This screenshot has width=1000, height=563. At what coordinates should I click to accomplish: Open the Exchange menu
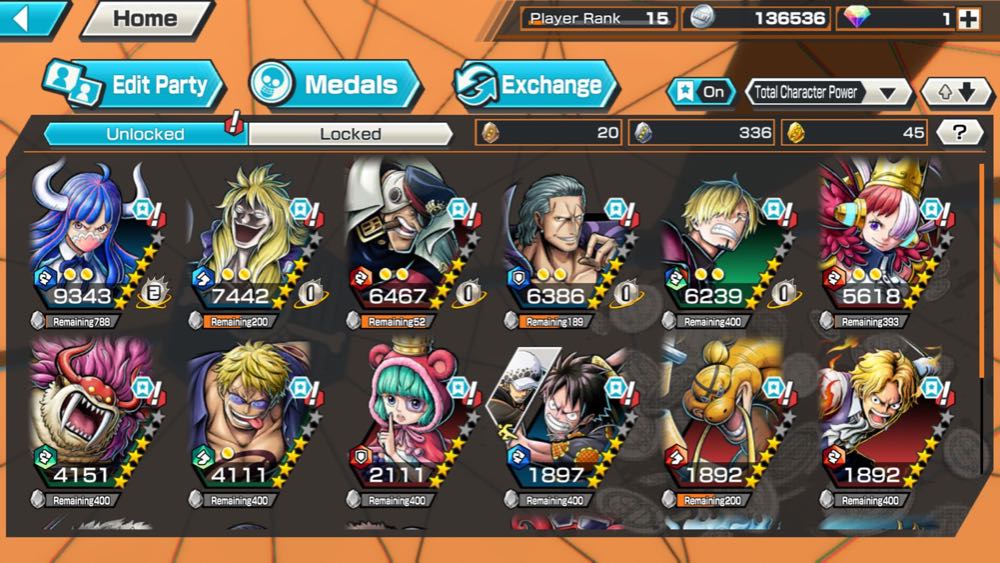click(x=537, y=85)
